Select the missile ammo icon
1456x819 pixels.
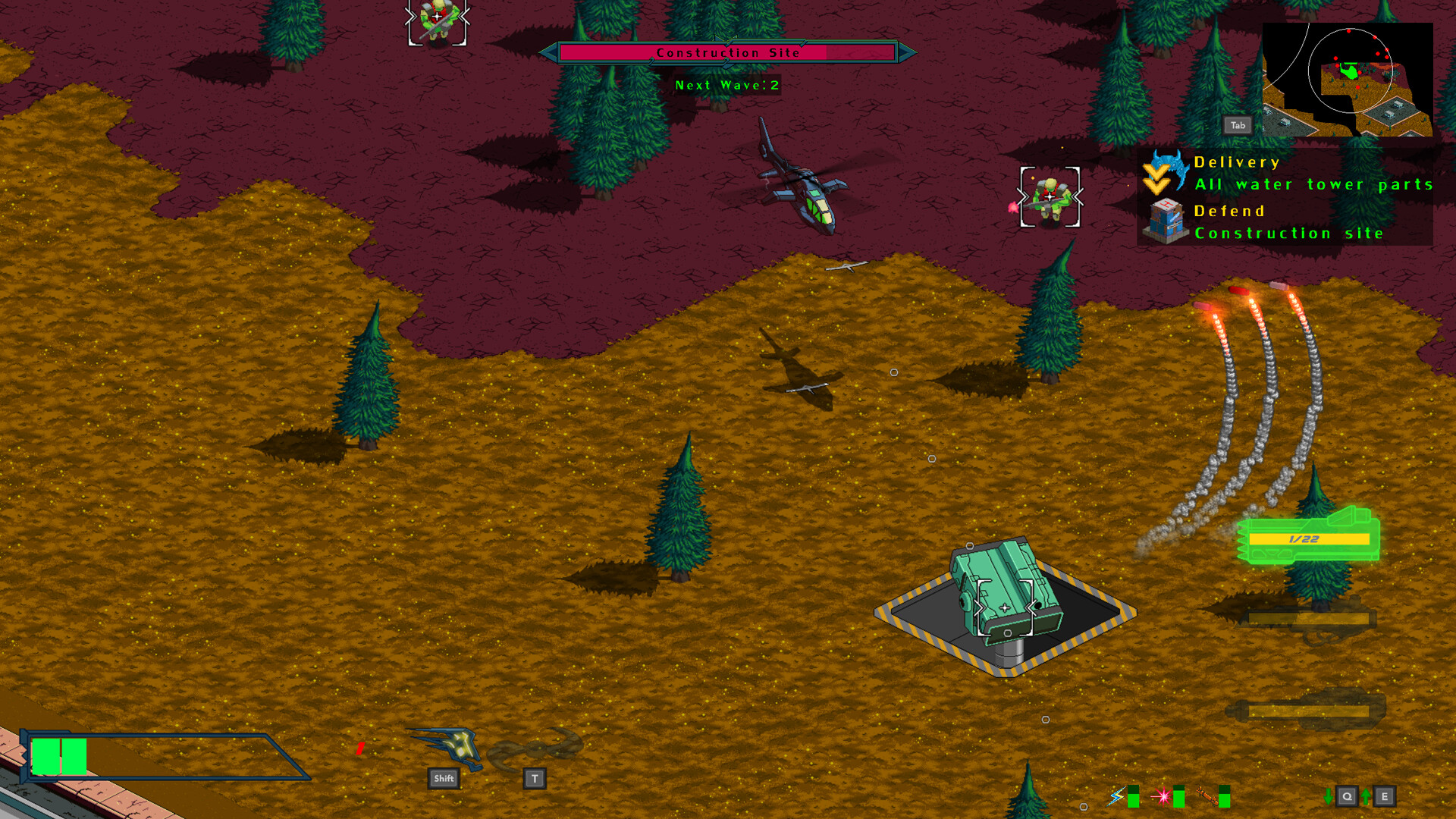coord(1206,796)
